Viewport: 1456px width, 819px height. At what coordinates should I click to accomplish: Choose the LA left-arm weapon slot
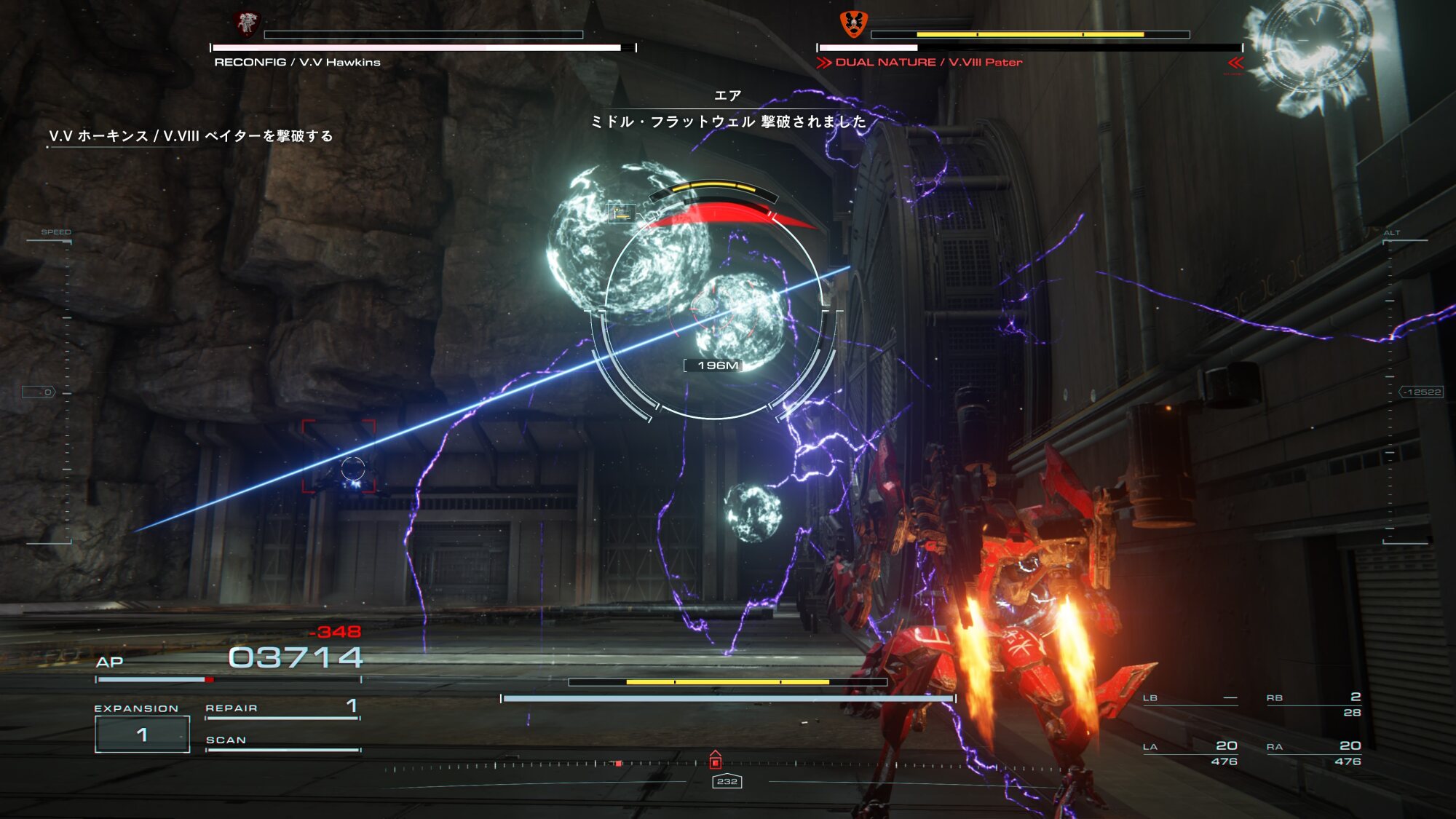[x=1190, y=753]
